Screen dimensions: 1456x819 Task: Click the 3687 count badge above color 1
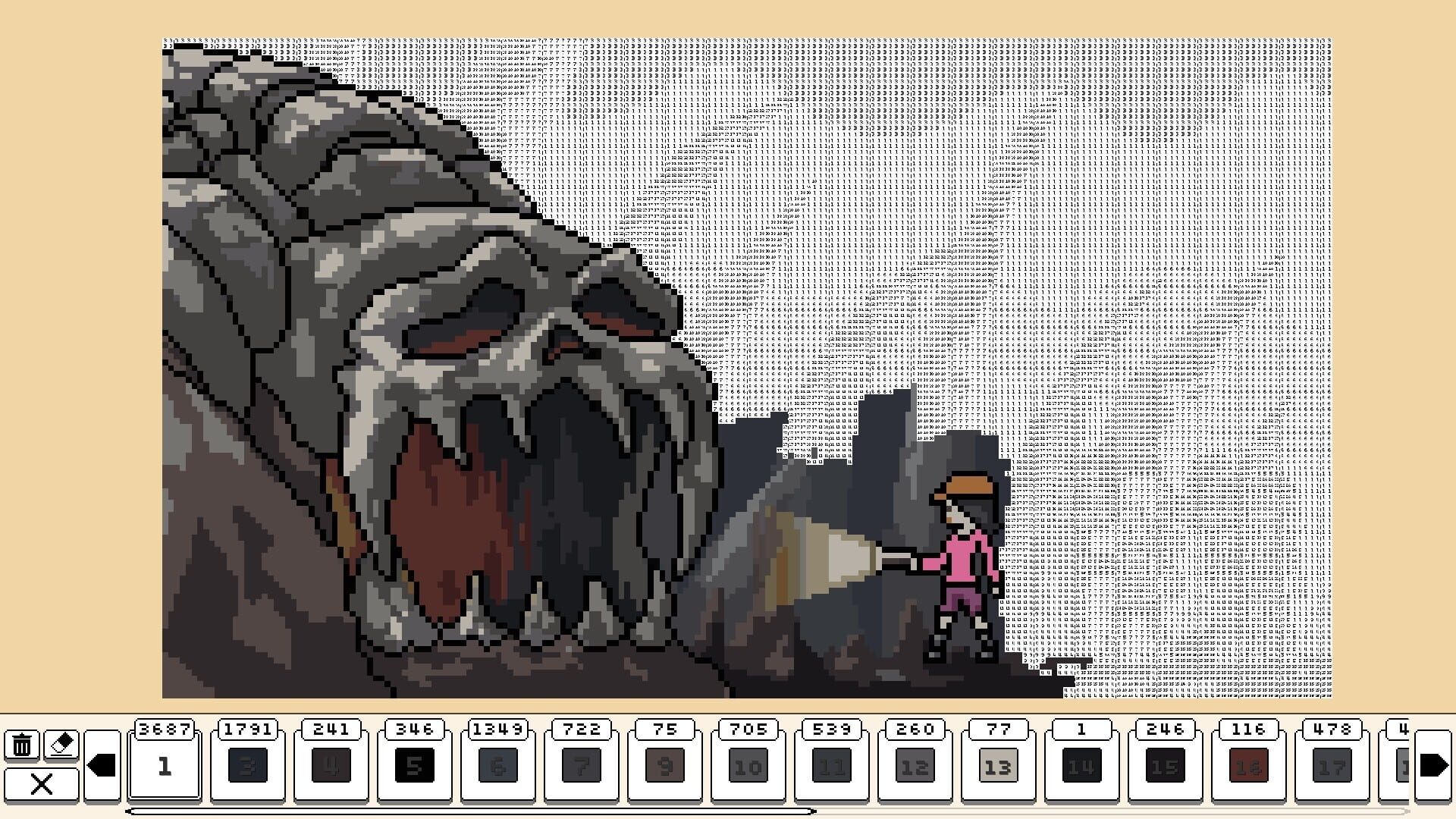(165, 730)
